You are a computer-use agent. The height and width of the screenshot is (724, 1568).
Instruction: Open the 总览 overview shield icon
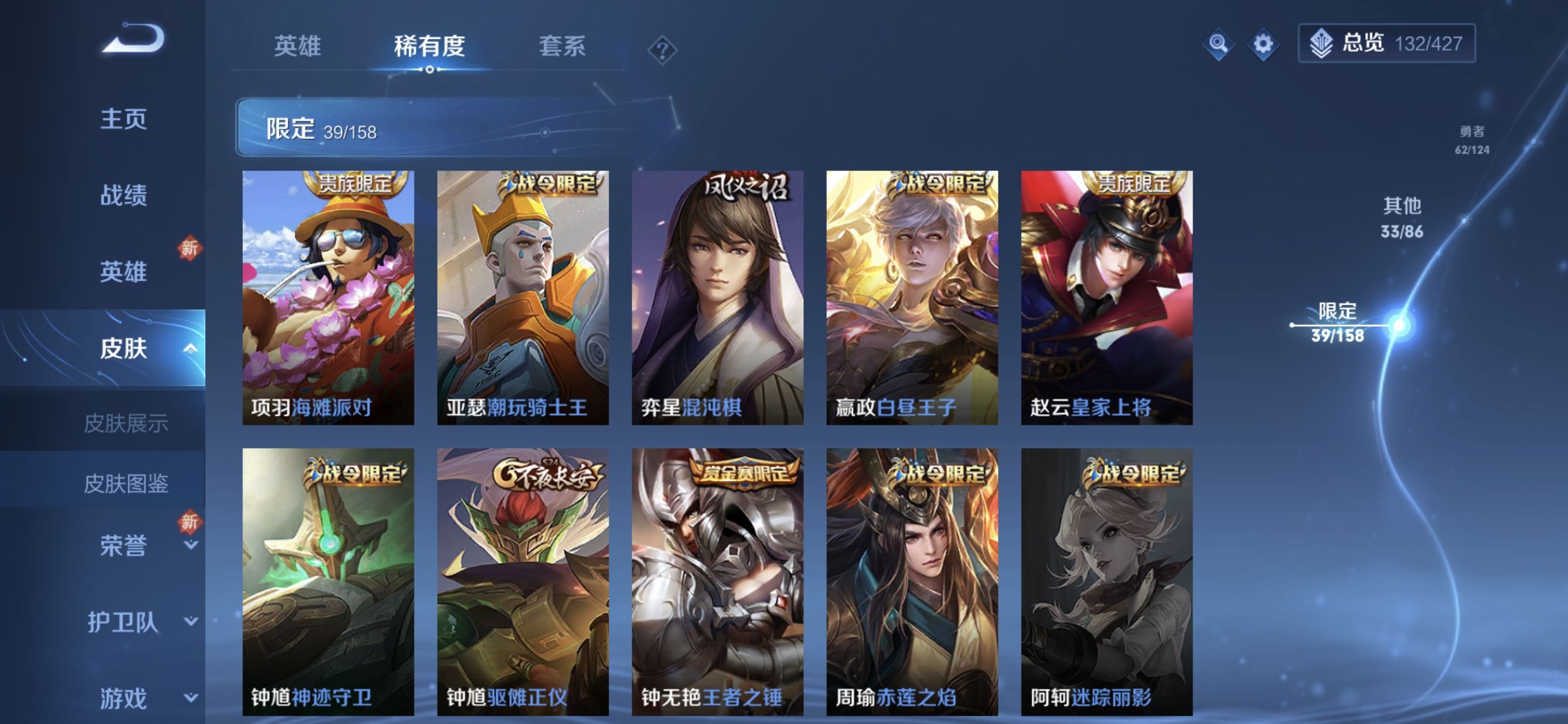pyautogui.click(x=1322, y=44)
